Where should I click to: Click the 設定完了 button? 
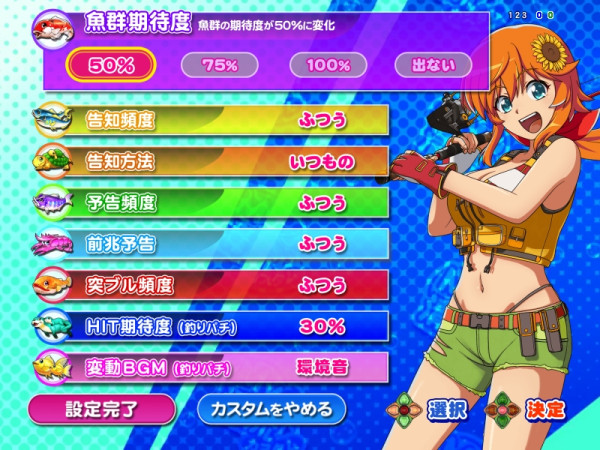click(101, 408)
